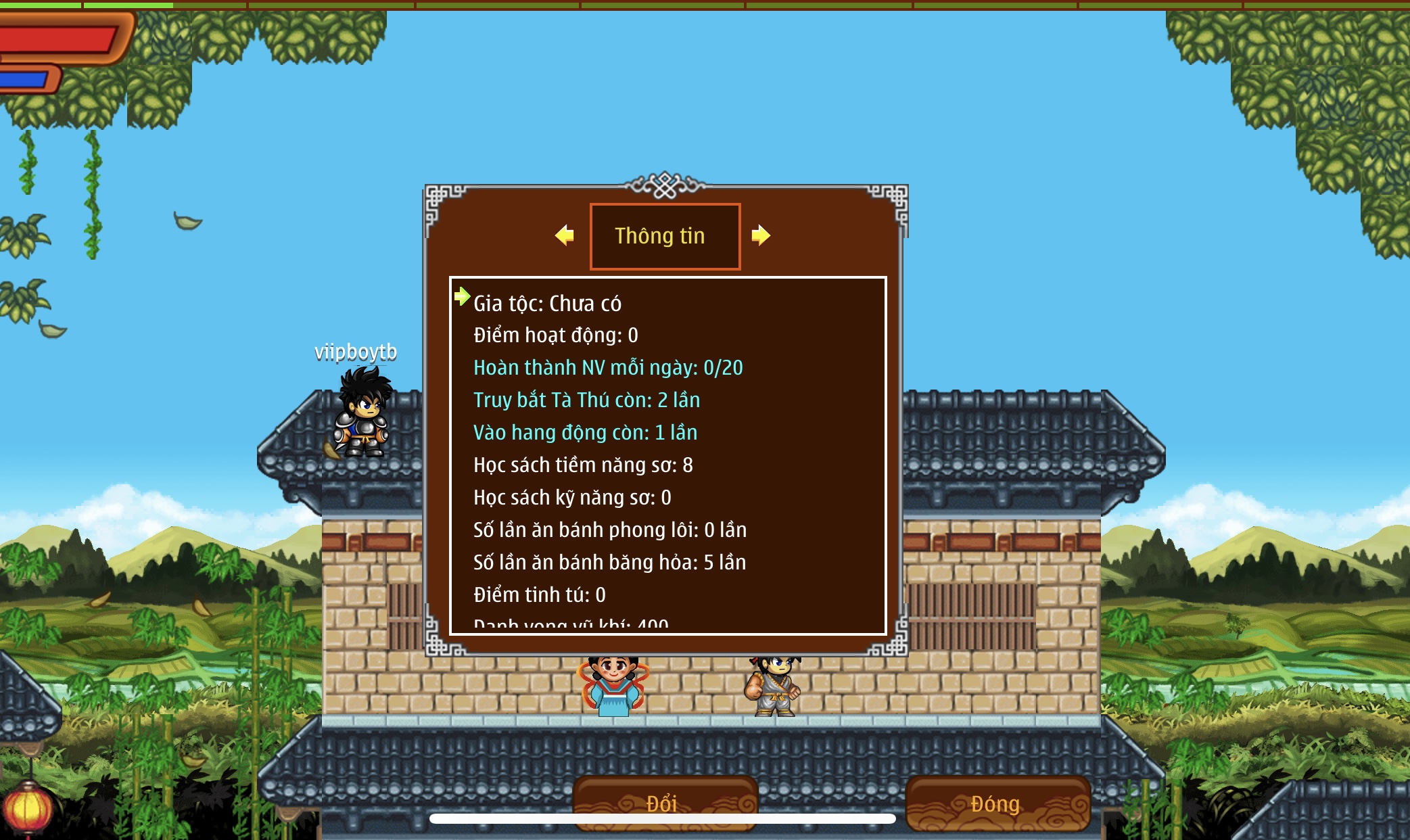Click the right arrow beside Thông tin
1410x840 pixels.
761,235
